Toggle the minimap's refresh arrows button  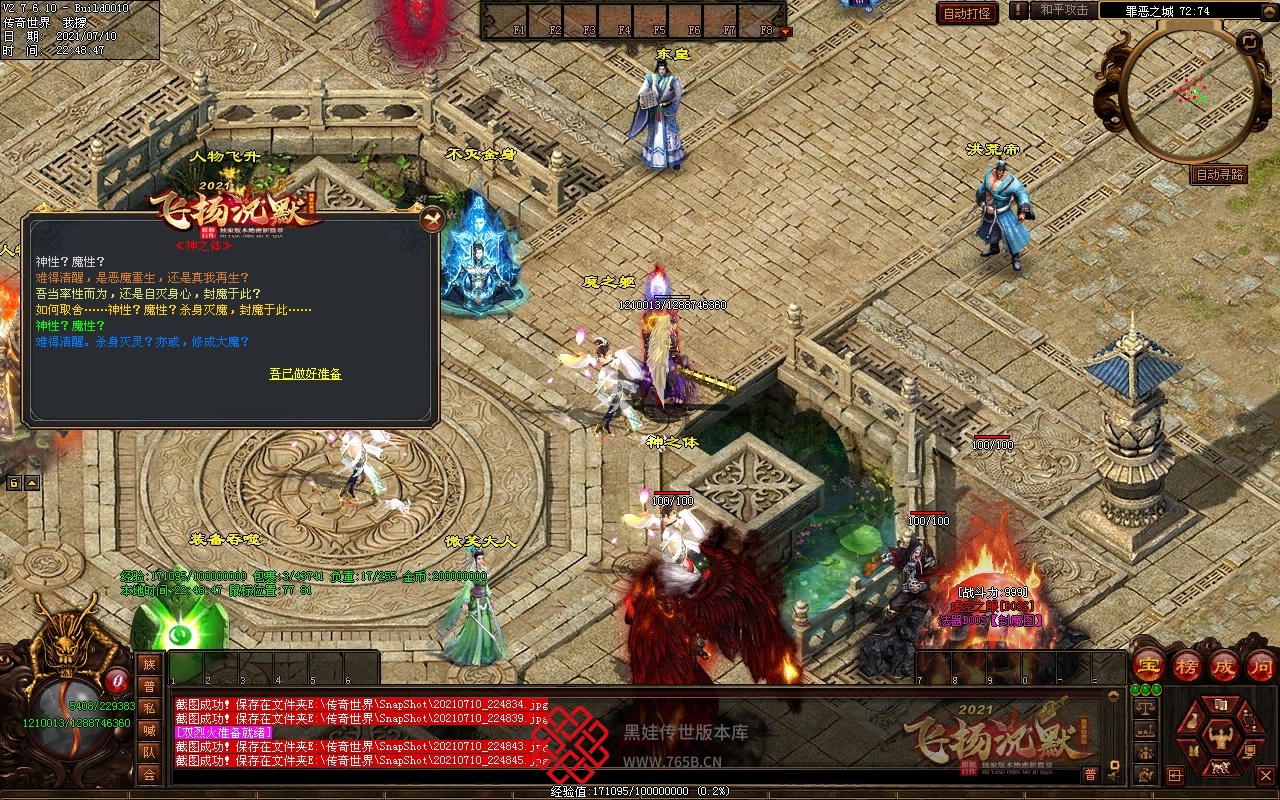click(1248, 41)
